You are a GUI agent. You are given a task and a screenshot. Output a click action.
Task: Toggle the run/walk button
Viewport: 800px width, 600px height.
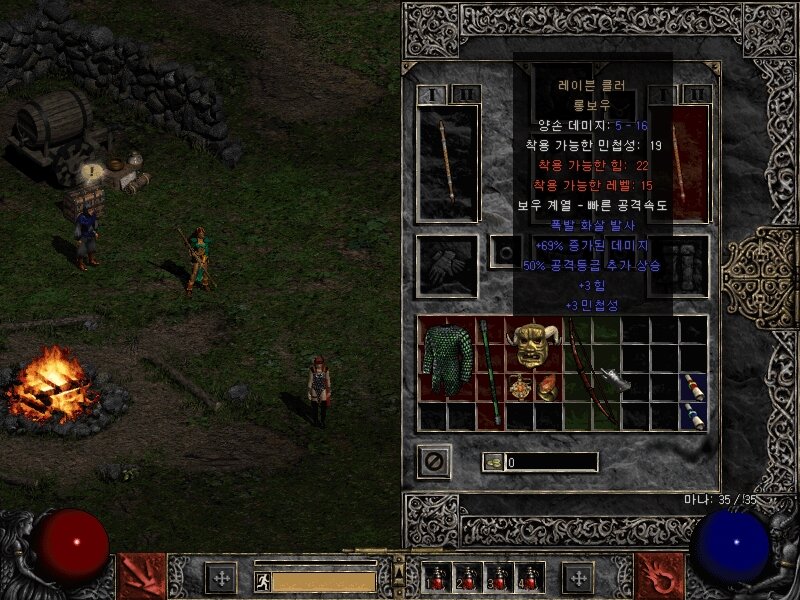pyautogui.click(x=262, y=579)
